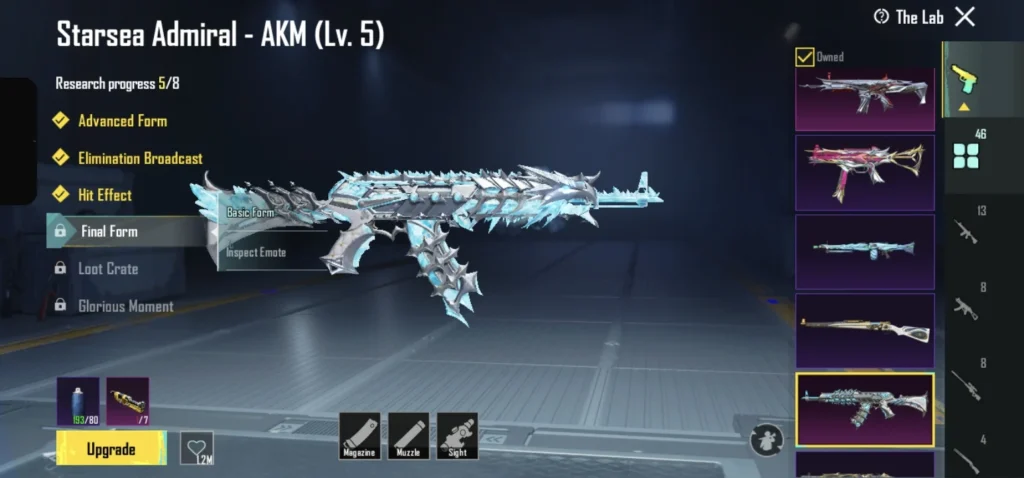View the locked Loot Crate entry

pos(108,269)
